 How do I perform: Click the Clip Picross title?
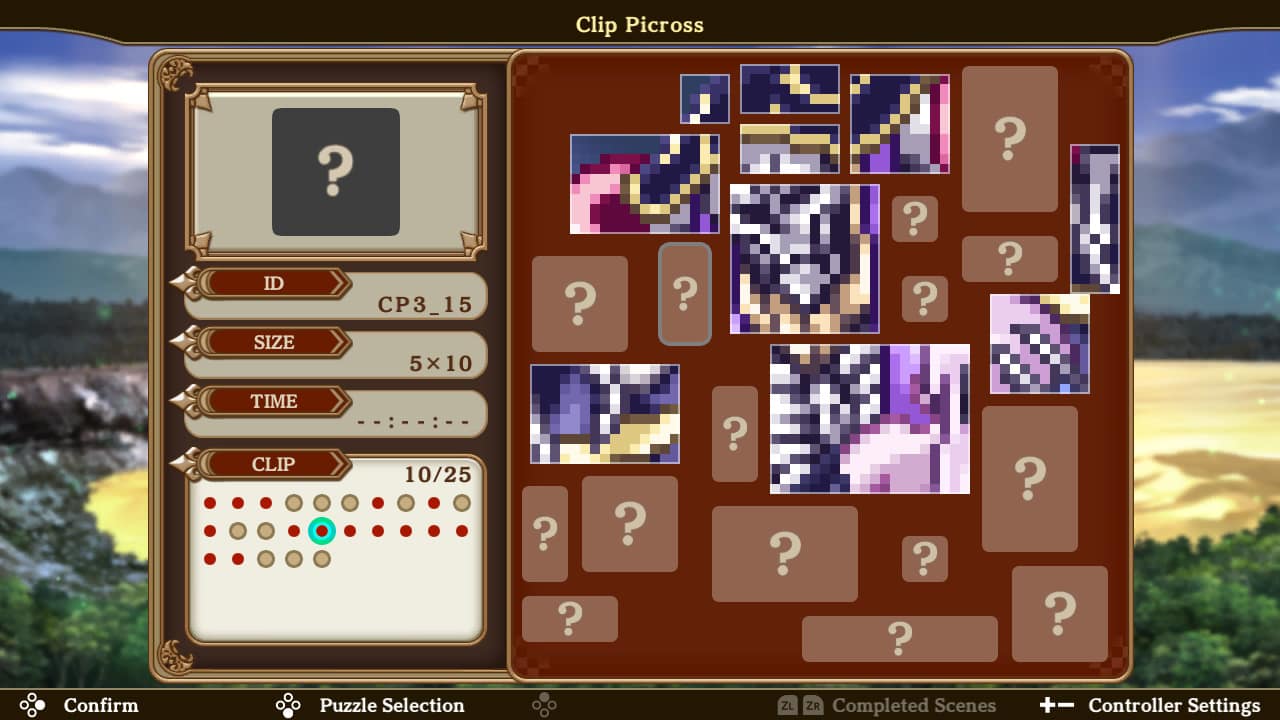[x=639, y=25]
